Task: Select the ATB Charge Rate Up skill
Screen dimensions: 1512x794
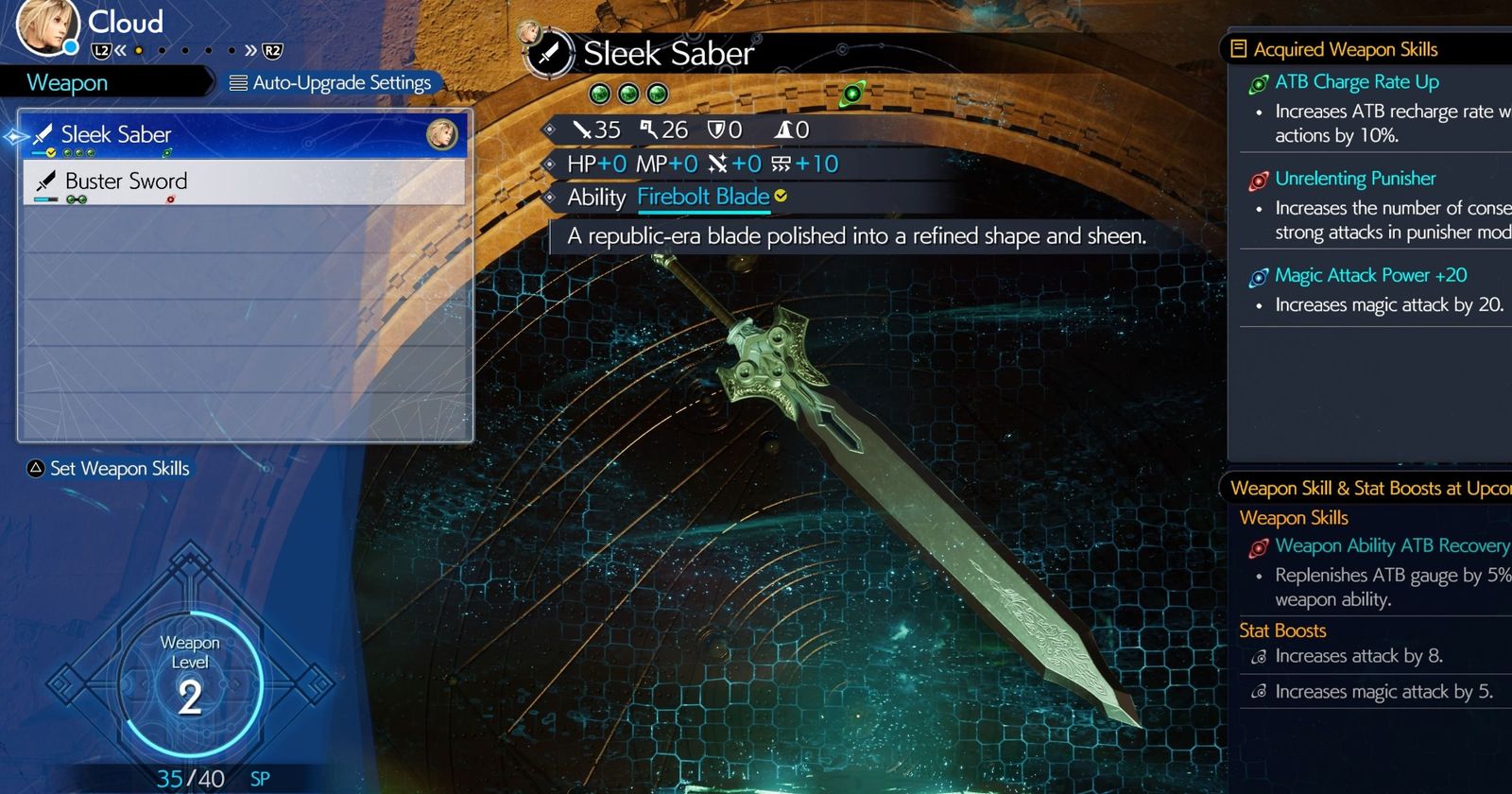Action: click(x=1356, y=82)
